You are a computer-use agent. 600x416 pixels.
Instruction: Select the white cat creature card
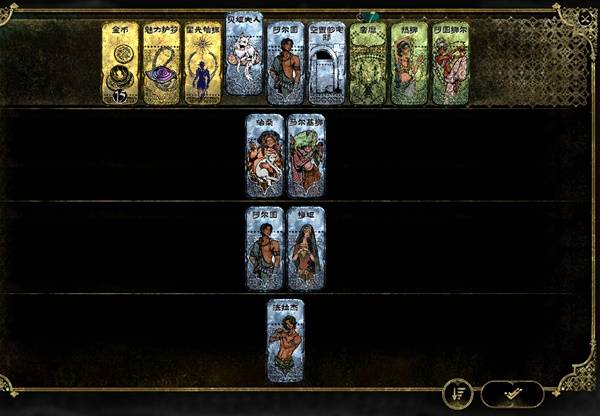(x=244, y=54)
